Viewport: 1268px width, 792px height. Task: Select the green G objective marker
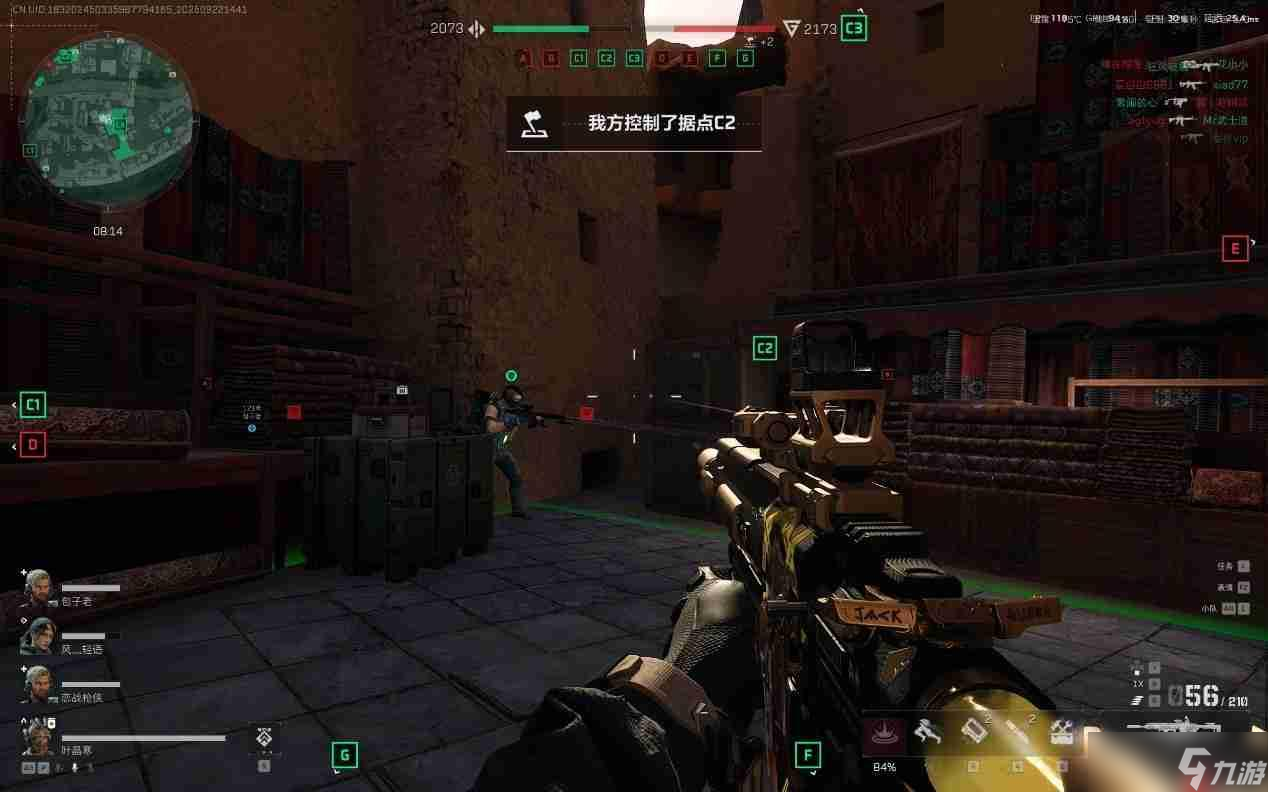point(344,755)
